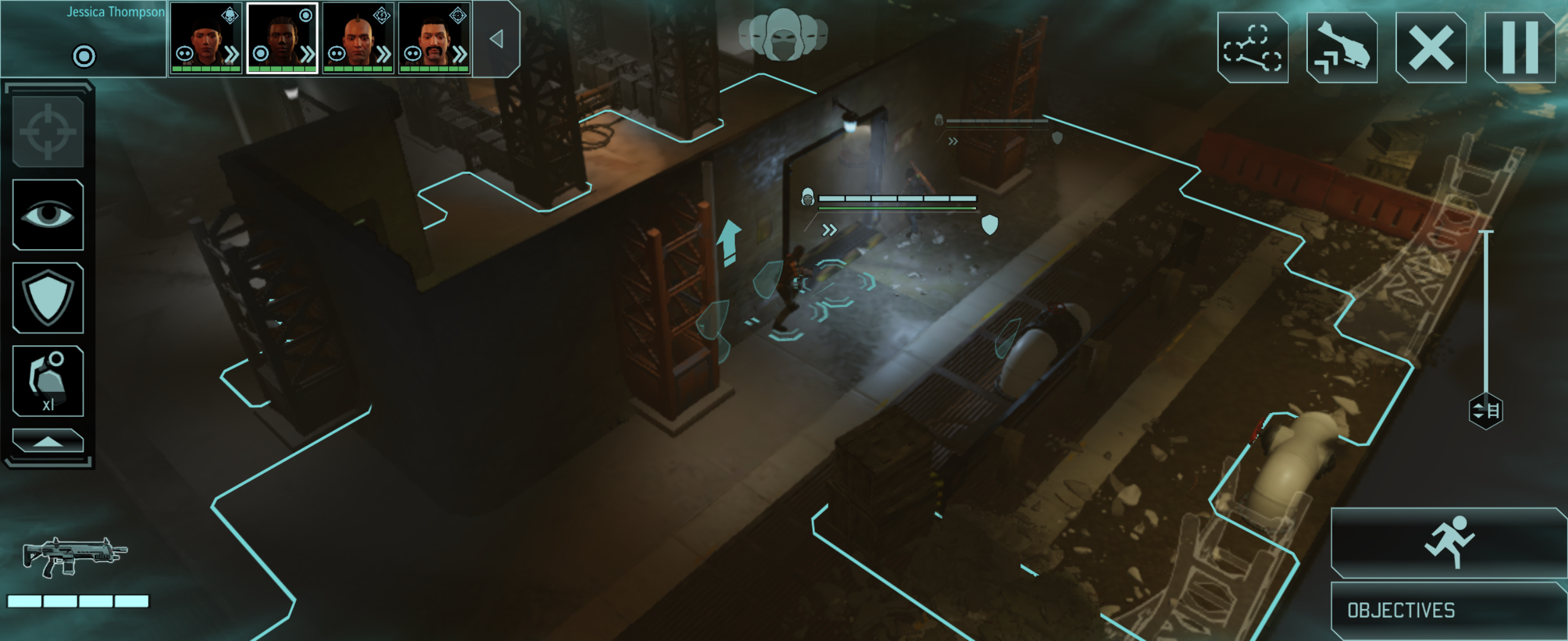Toggle the running man dash button

[1448, 542]
